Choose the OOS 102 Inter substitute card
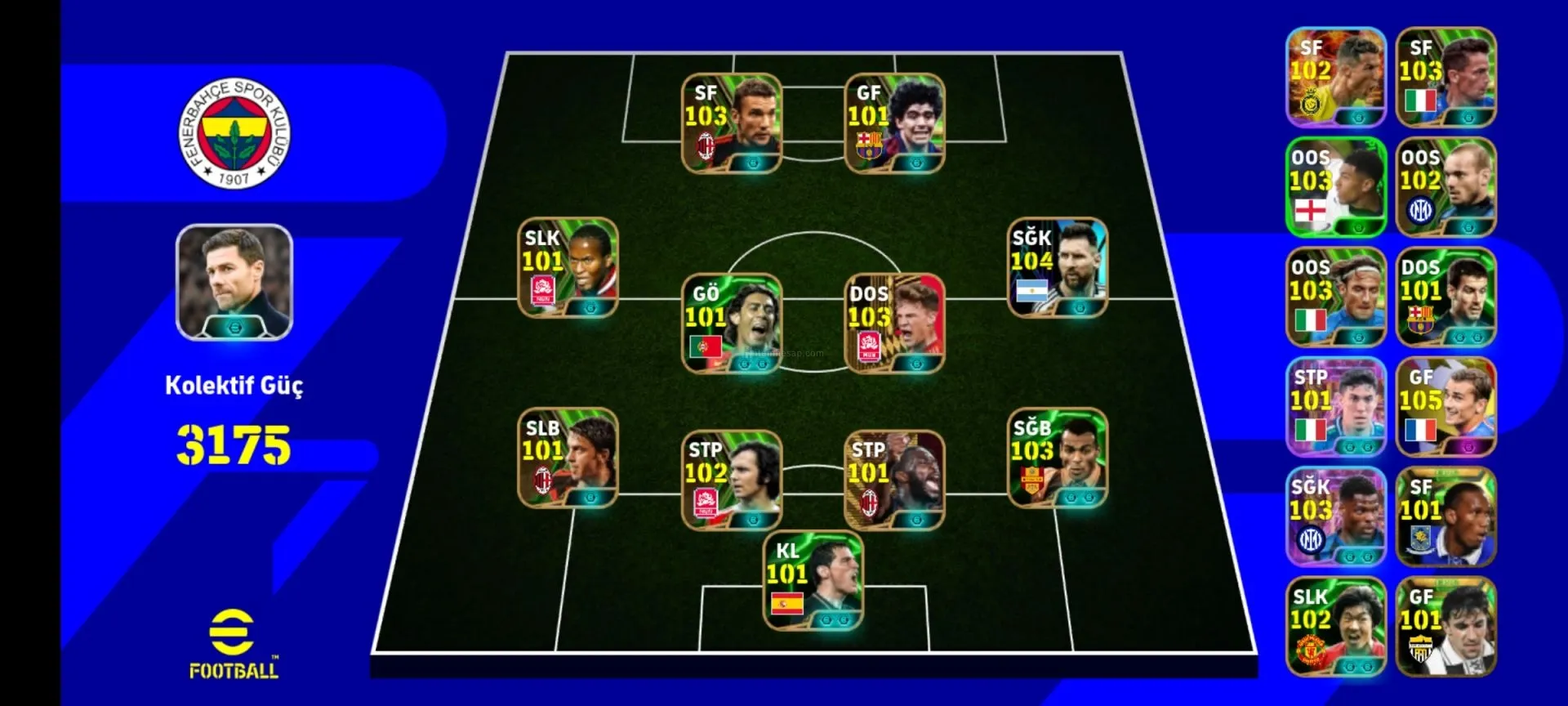Screen dimensions: 1568x706 coord(1445,187)
